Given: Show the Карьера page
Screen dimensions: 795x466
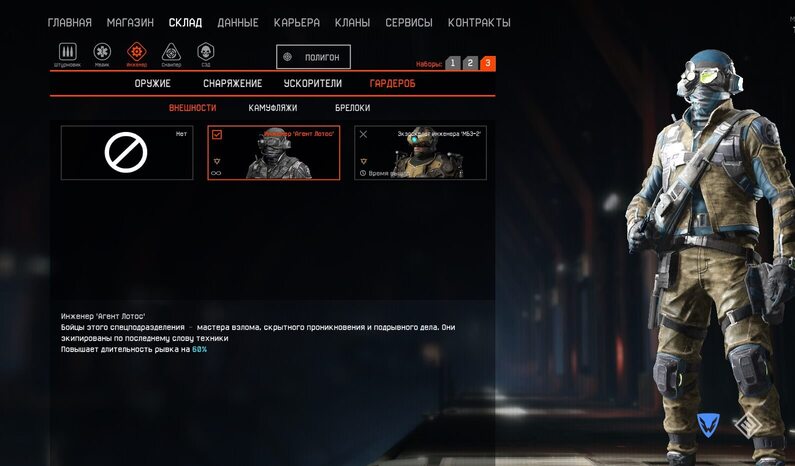Looking at the screenshot, I should pyautogui.click(x=295, y=22).
